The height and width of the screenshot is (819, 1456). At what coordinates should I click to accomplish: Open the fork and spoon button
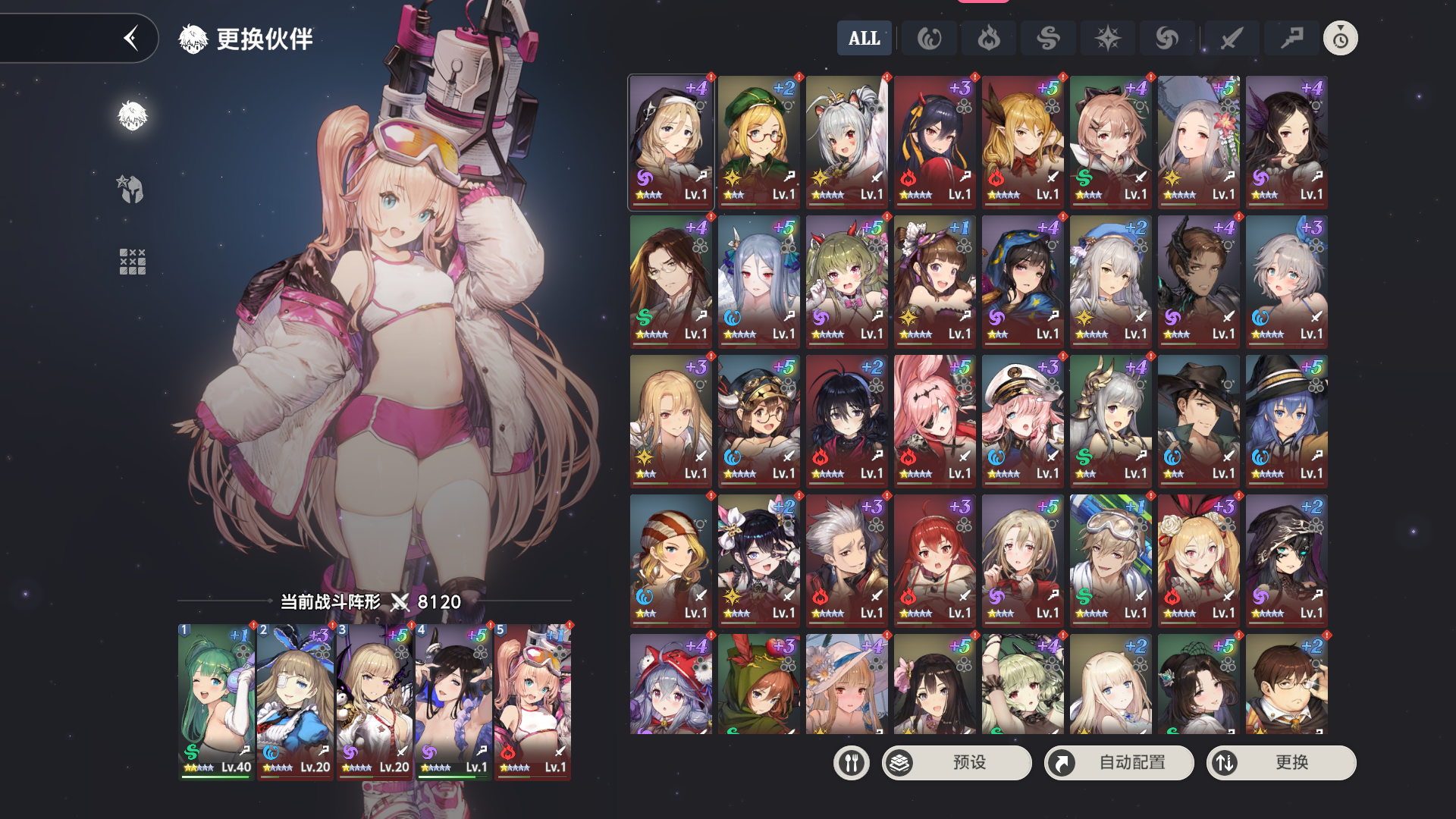851,762
